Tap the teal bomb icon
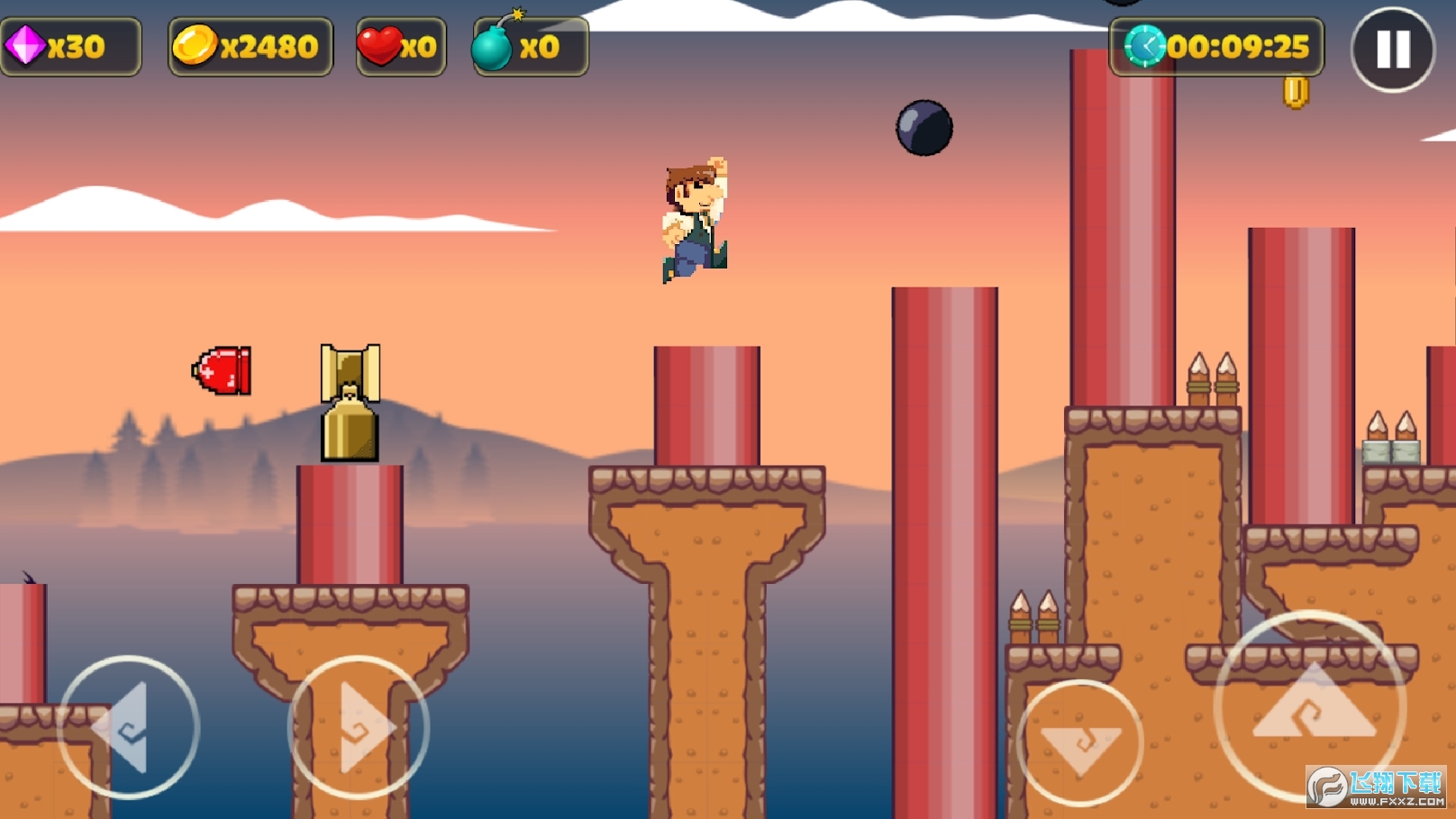The image size is (1456, 819). point(493,45)
